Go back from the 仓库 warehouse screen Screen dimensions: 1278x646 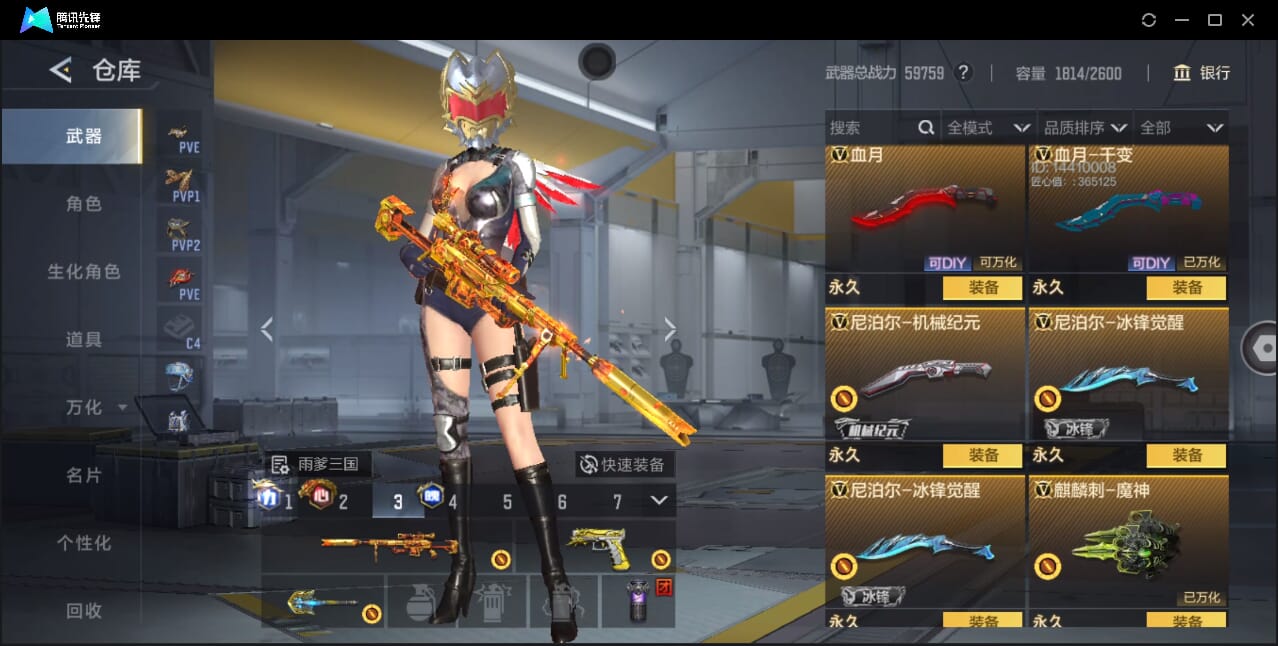pos(61,70)
